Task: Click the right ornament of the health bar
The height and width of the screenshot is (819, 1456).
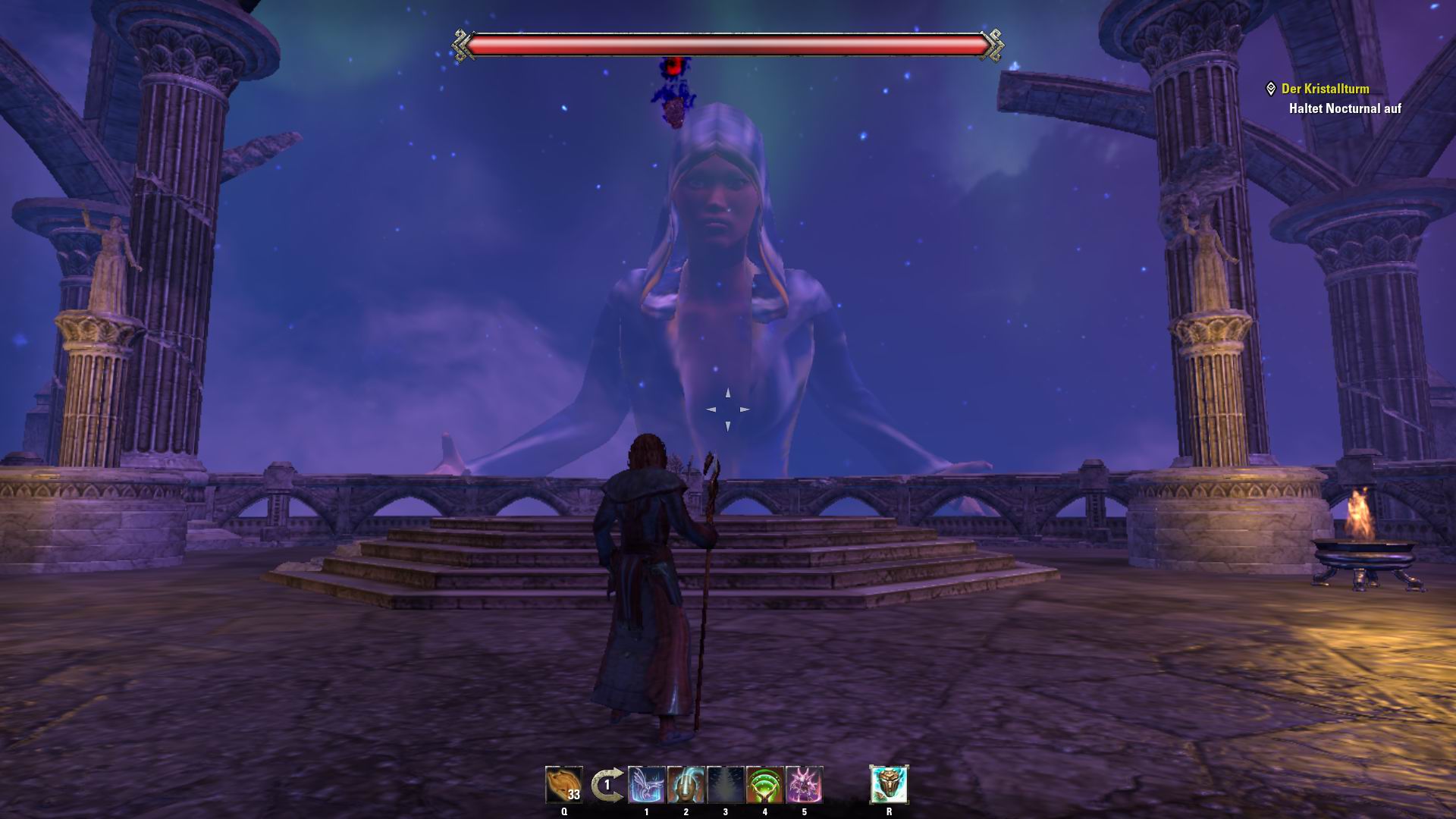Action: point(994,44)
